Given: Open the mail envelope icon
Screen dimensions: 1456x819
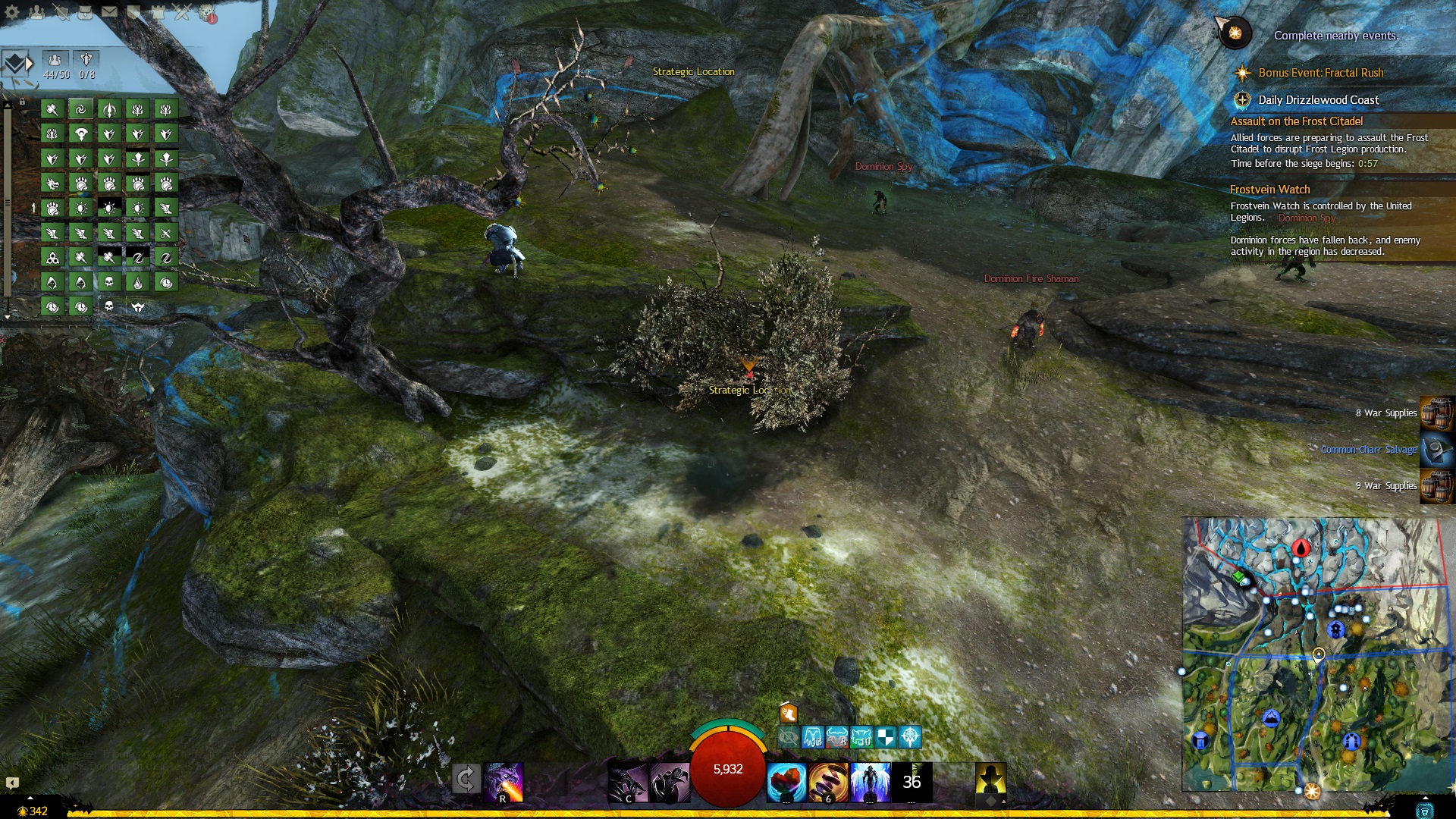Looking at the screenshot, I should pyautogui.click(x=109, y=11).
